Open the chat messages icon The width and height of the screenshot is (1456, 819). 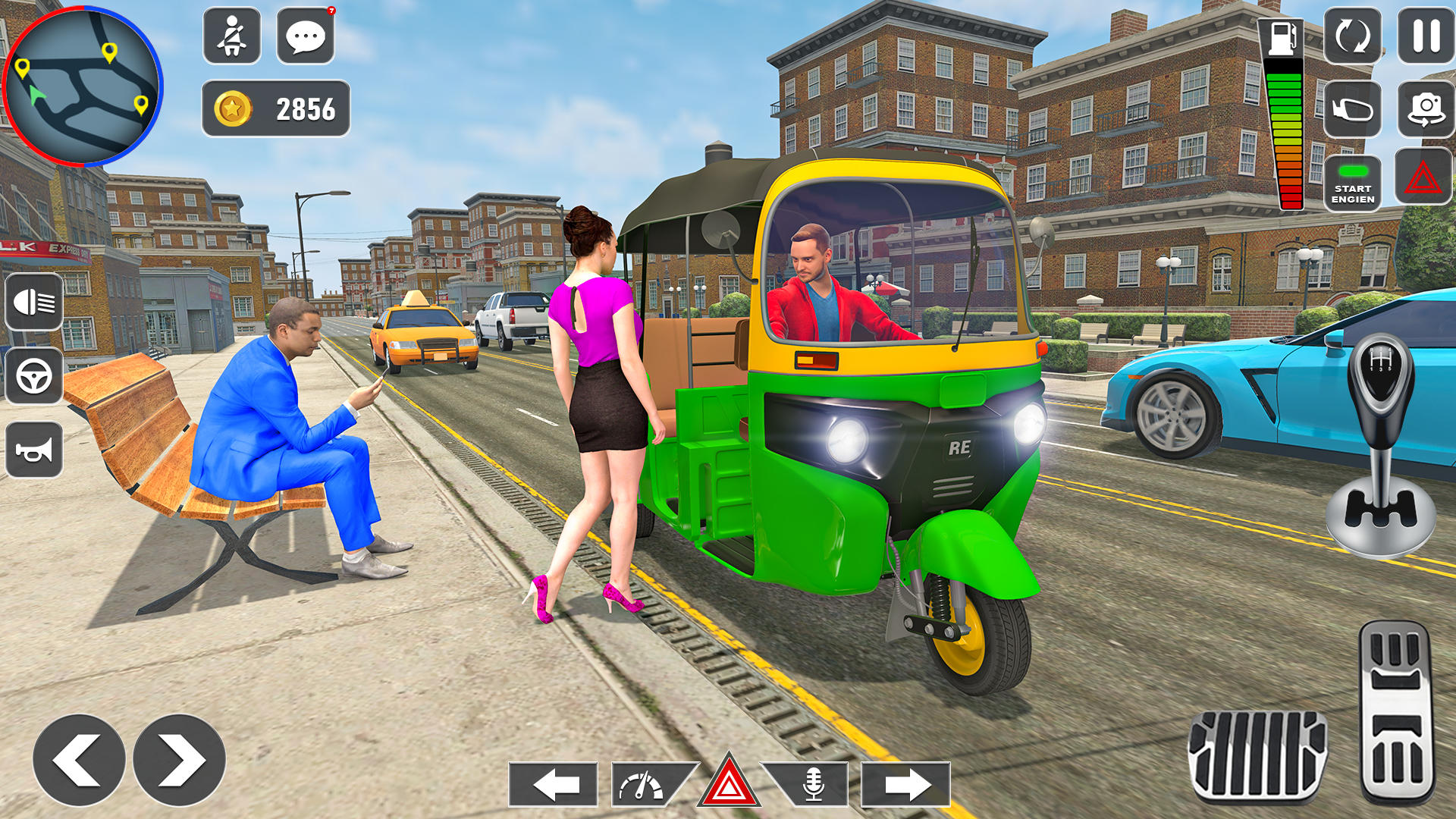point(304,36)
